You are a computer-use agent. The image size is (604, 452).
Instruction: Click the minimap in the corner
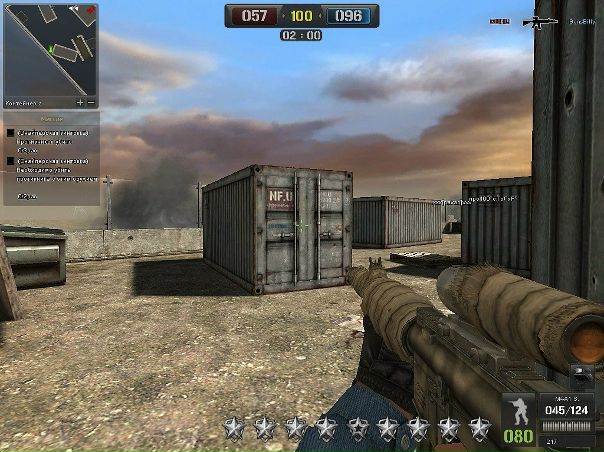50,52
